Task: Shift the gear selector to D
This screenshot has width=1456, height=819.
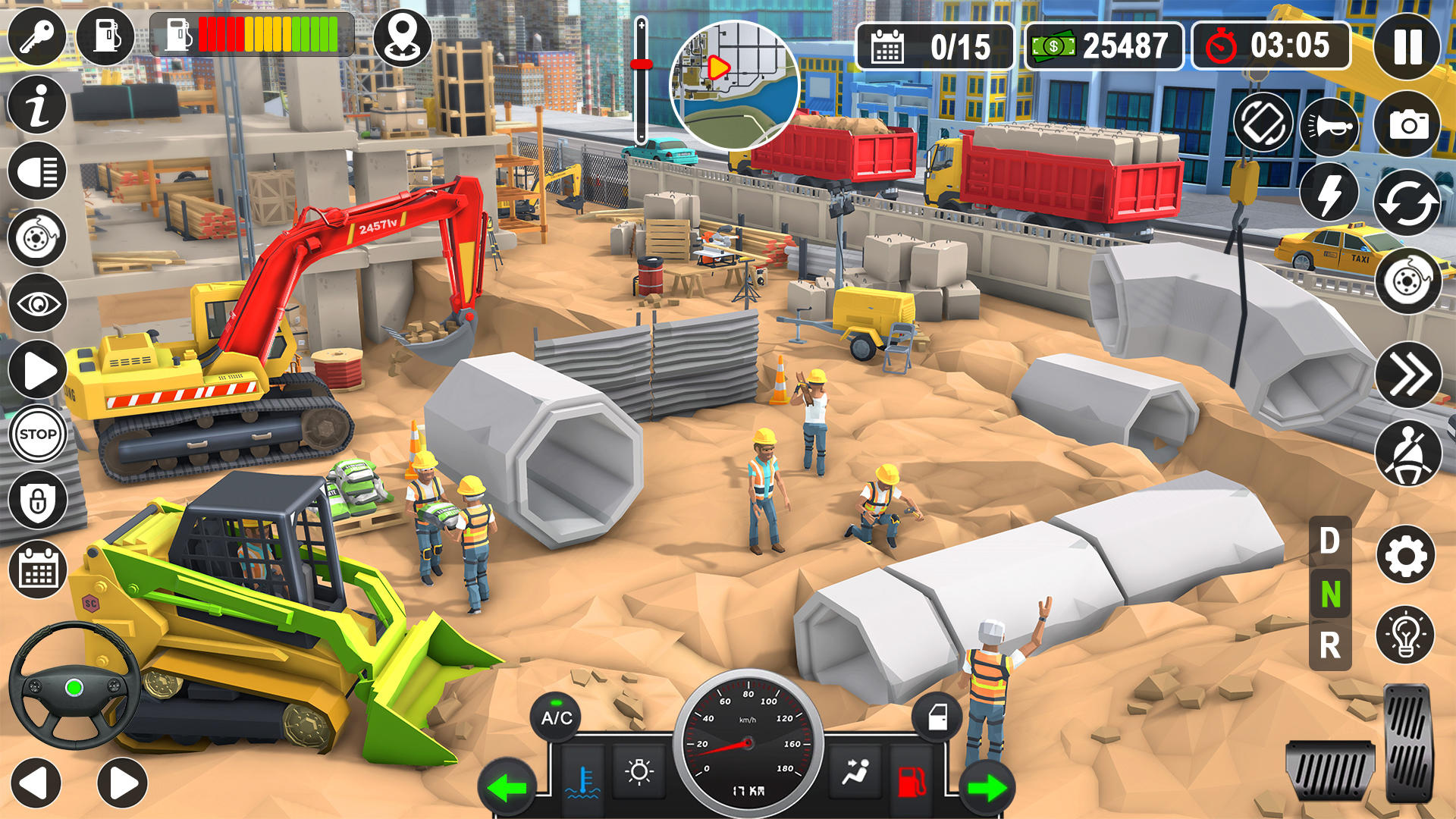Action: pos(1329,540)
